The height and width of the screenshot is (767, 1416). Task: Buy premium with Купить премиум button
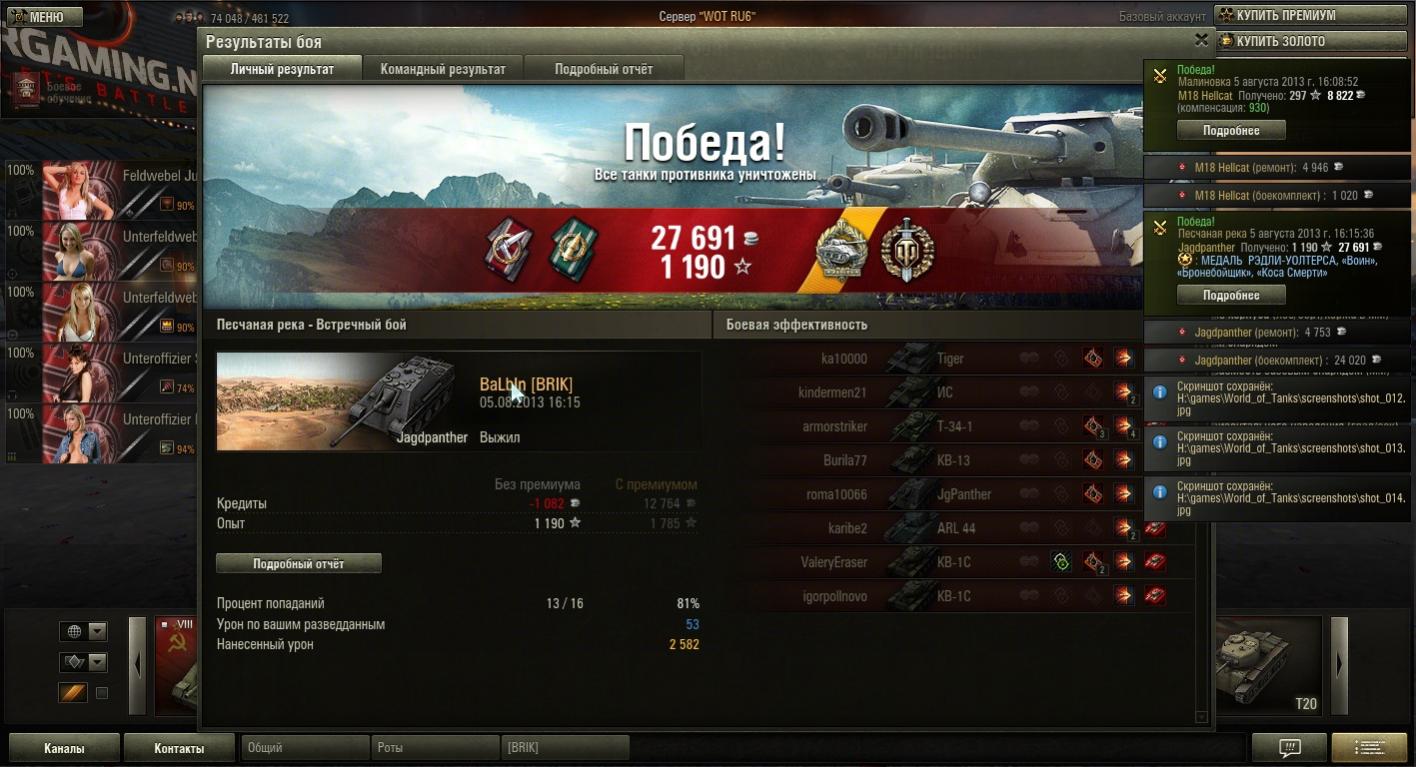[1310, 15]
